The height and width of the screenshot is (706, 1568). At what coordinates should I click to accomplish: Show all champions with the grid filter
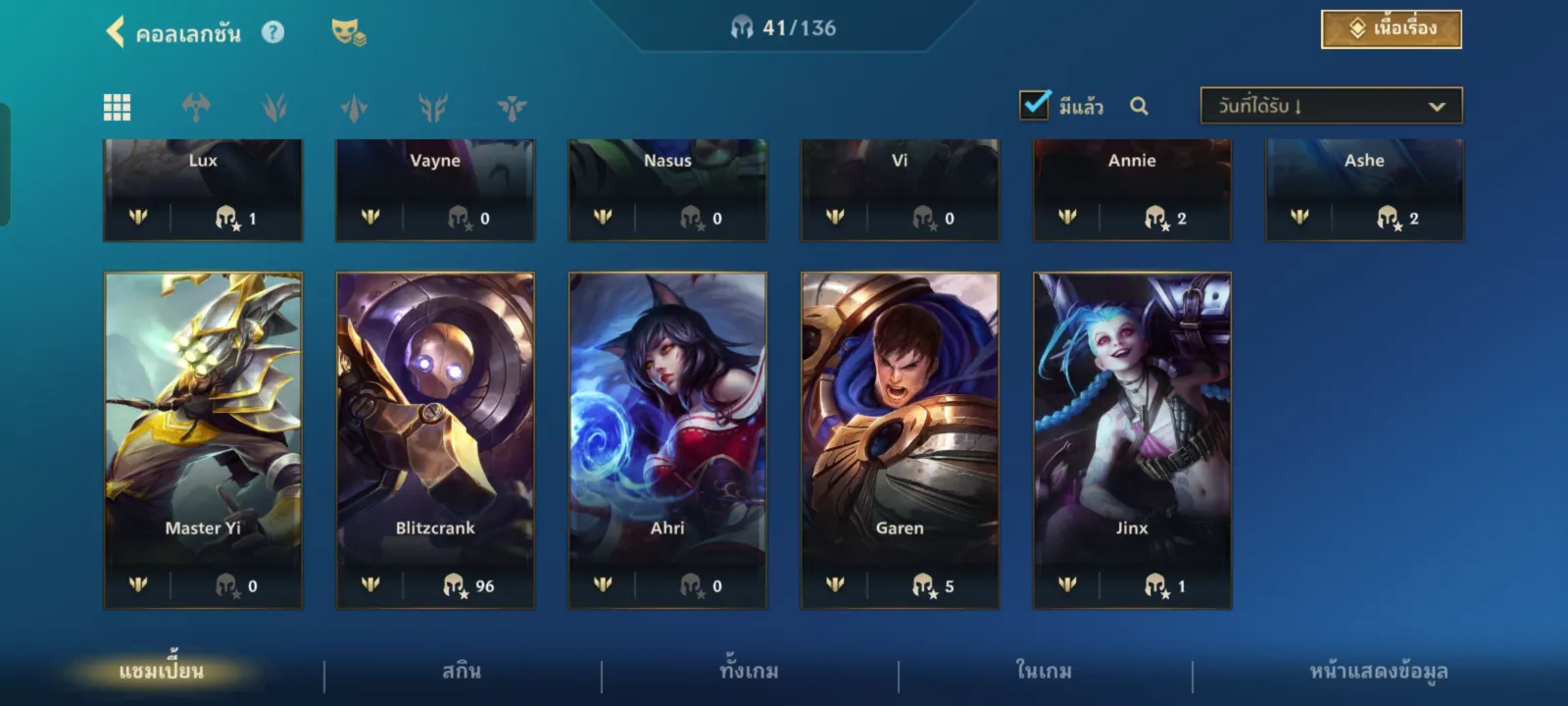[x=118, y=107]
